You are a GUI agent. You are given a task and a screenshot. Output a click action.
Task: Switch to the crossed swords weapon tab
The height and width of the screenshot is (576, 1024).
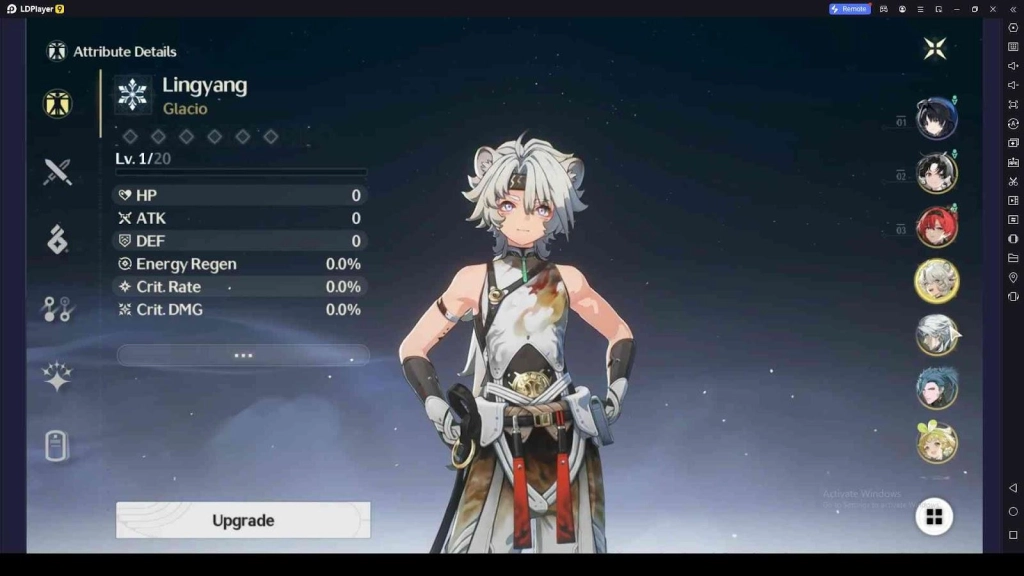(57, 172)
